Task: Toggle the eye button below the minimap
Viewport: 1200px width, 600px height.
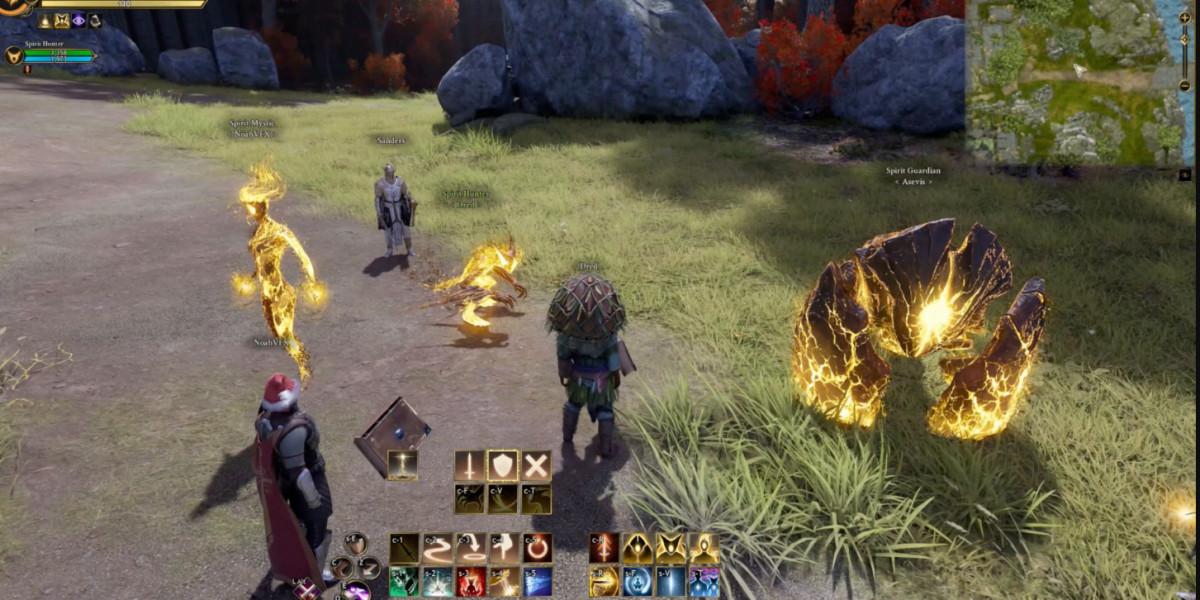Action: 1185,174
